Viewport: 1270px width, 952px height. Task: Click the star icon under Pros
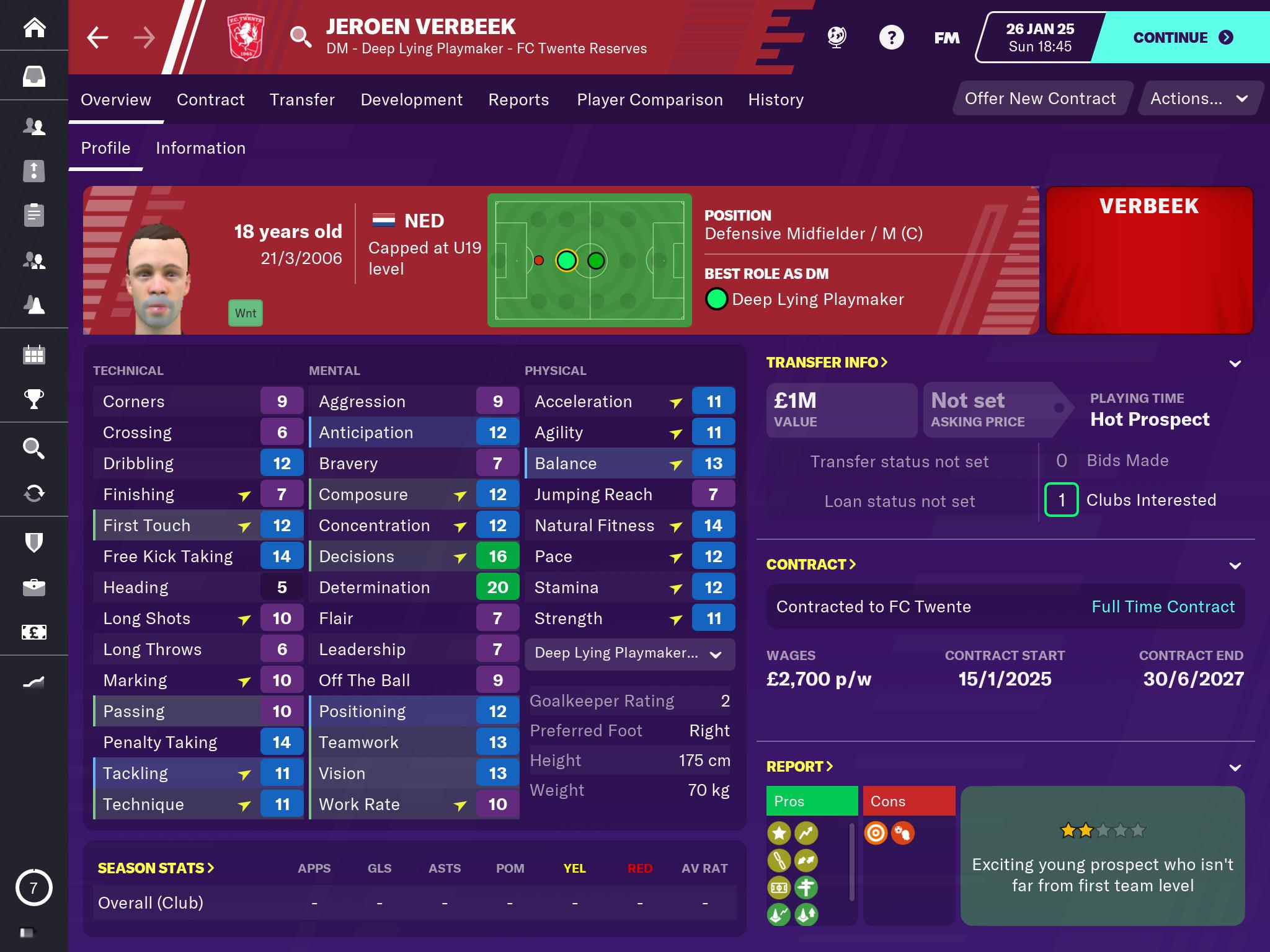click(x=779, y=834)
